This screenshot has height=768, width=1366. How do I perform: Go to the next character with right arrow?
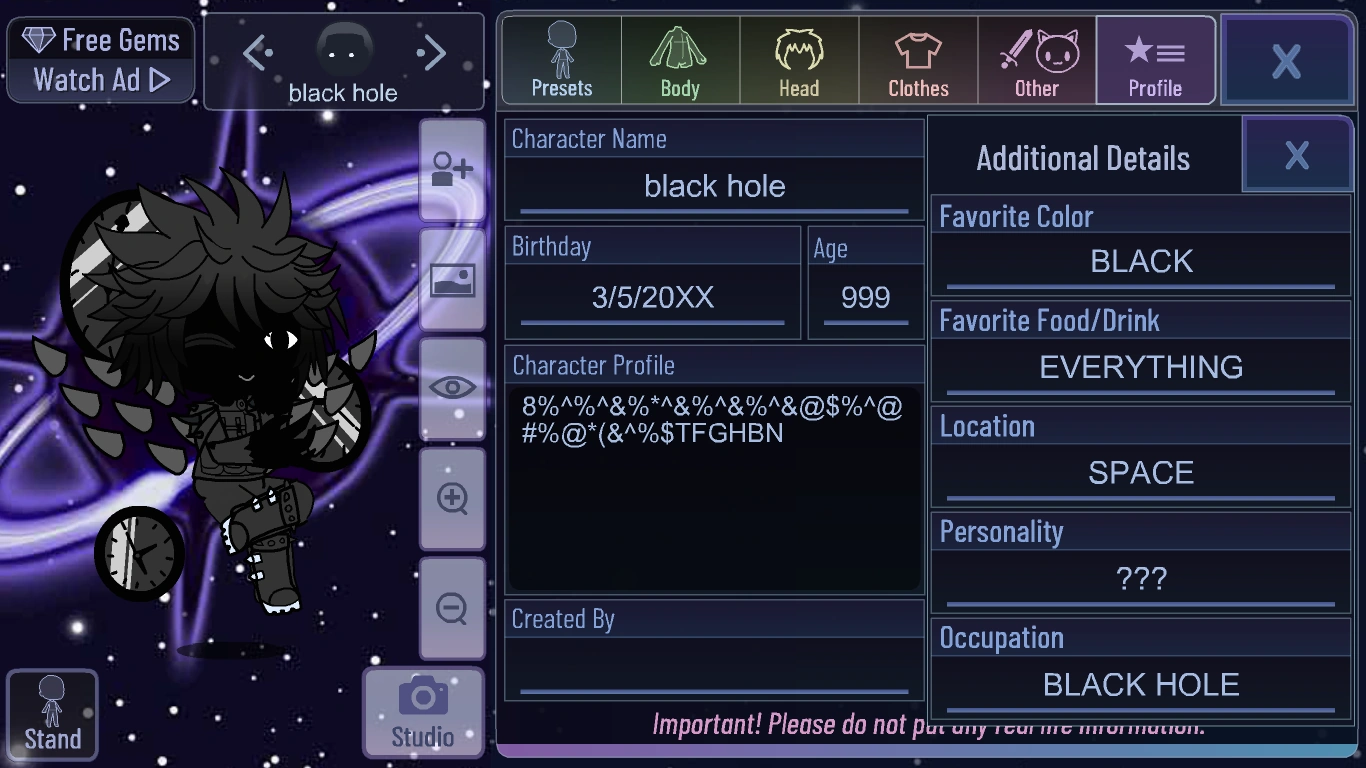[430, 53]
